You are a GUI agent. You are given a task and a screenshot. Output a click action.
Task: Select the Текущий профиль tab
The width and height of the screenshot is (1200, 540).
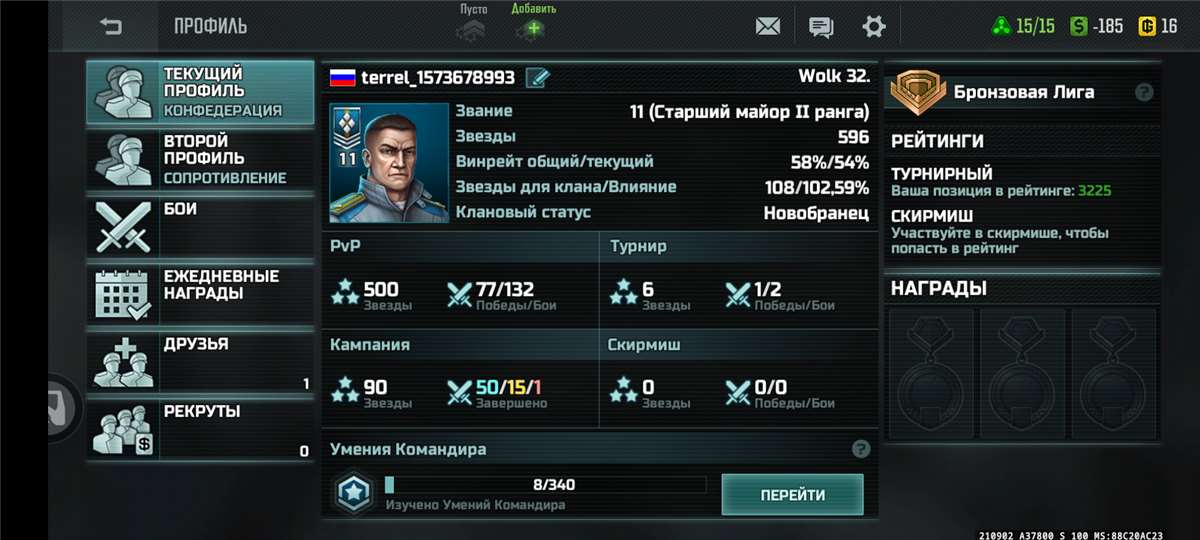click(200, 92)
